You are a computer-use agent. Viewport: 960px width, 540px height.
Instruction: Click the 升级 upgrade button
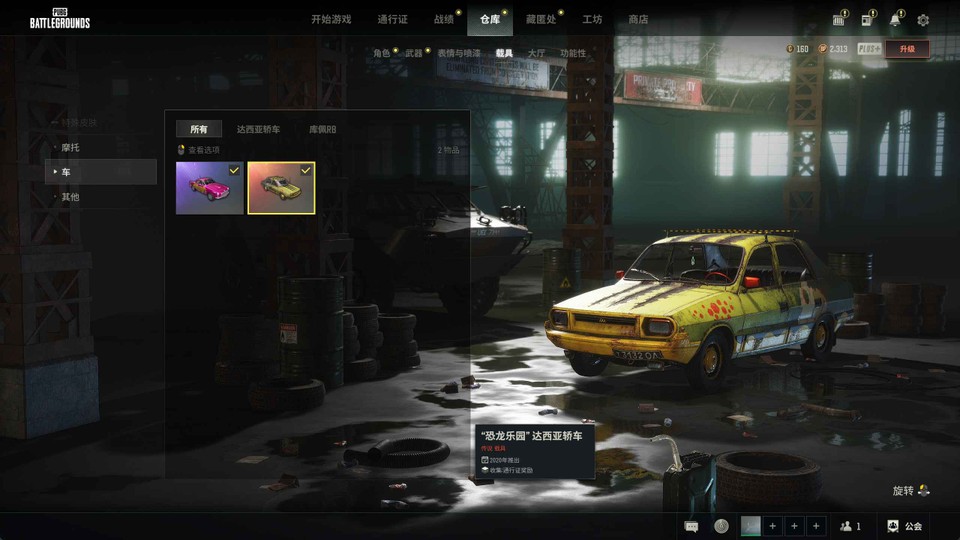907,49
